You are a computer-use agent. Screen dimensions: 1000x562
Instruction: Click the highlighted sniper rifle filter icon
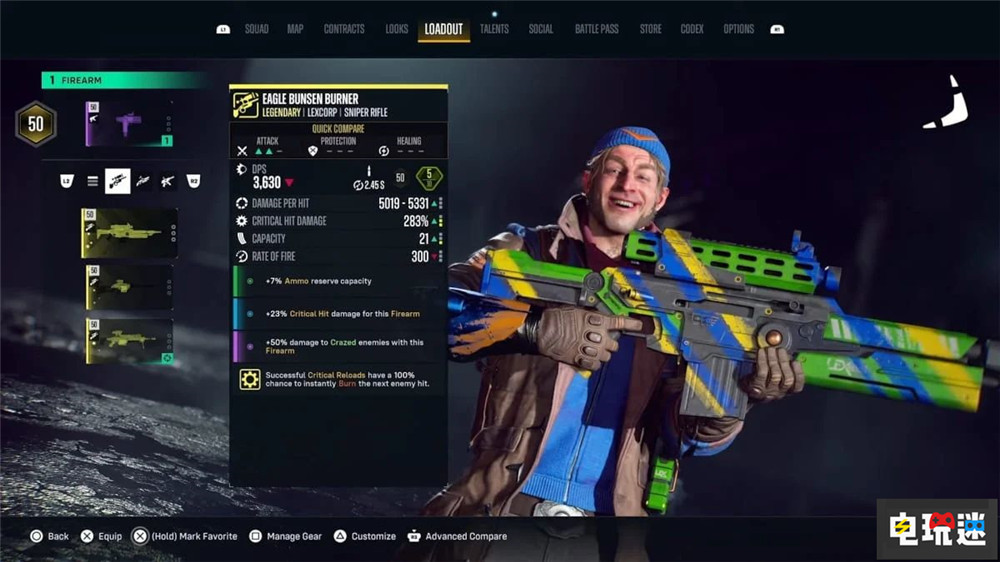118,181
